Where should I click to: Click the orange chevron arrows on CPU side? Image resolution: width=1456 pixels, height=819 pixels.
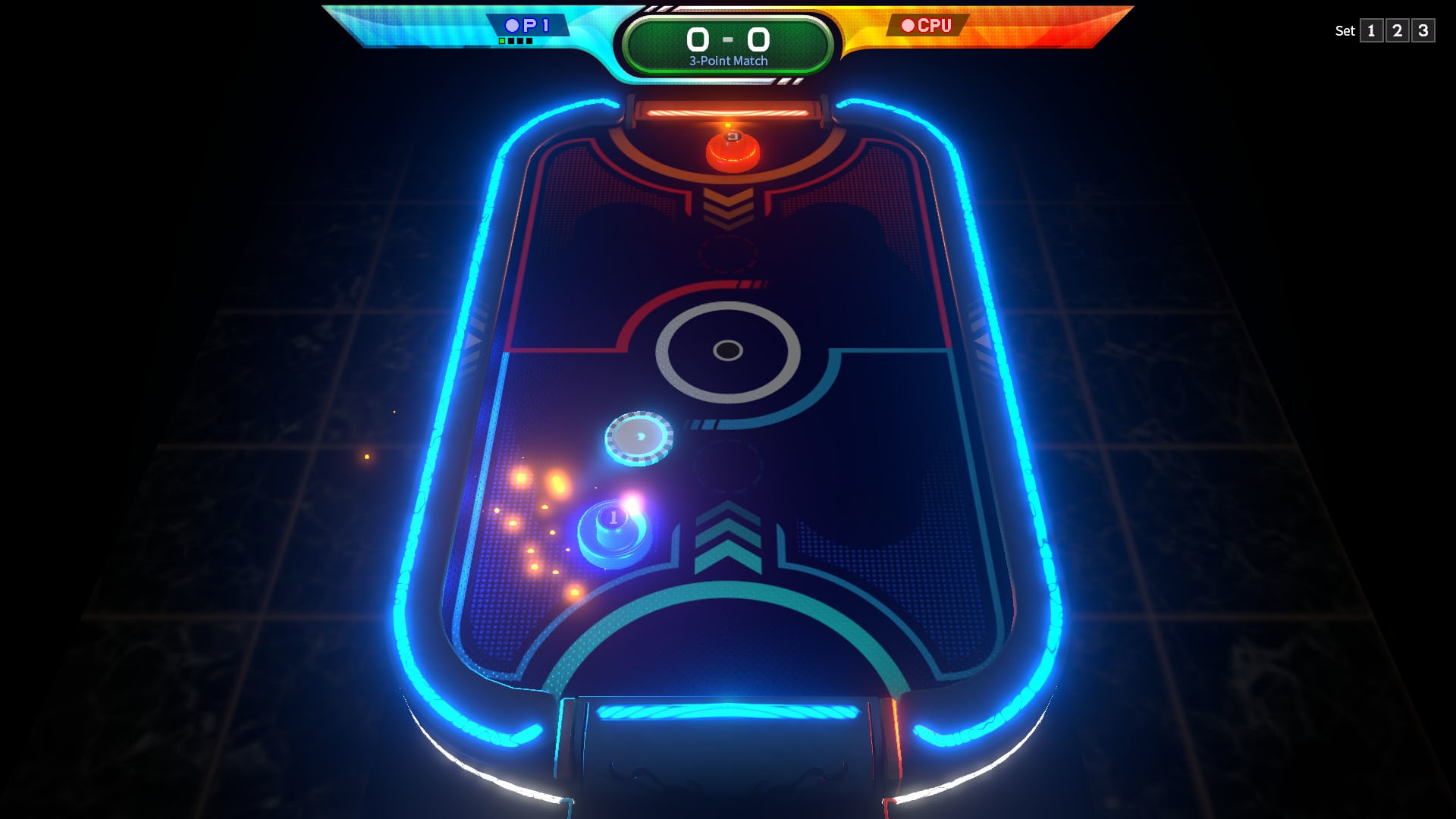coord(730,206)
